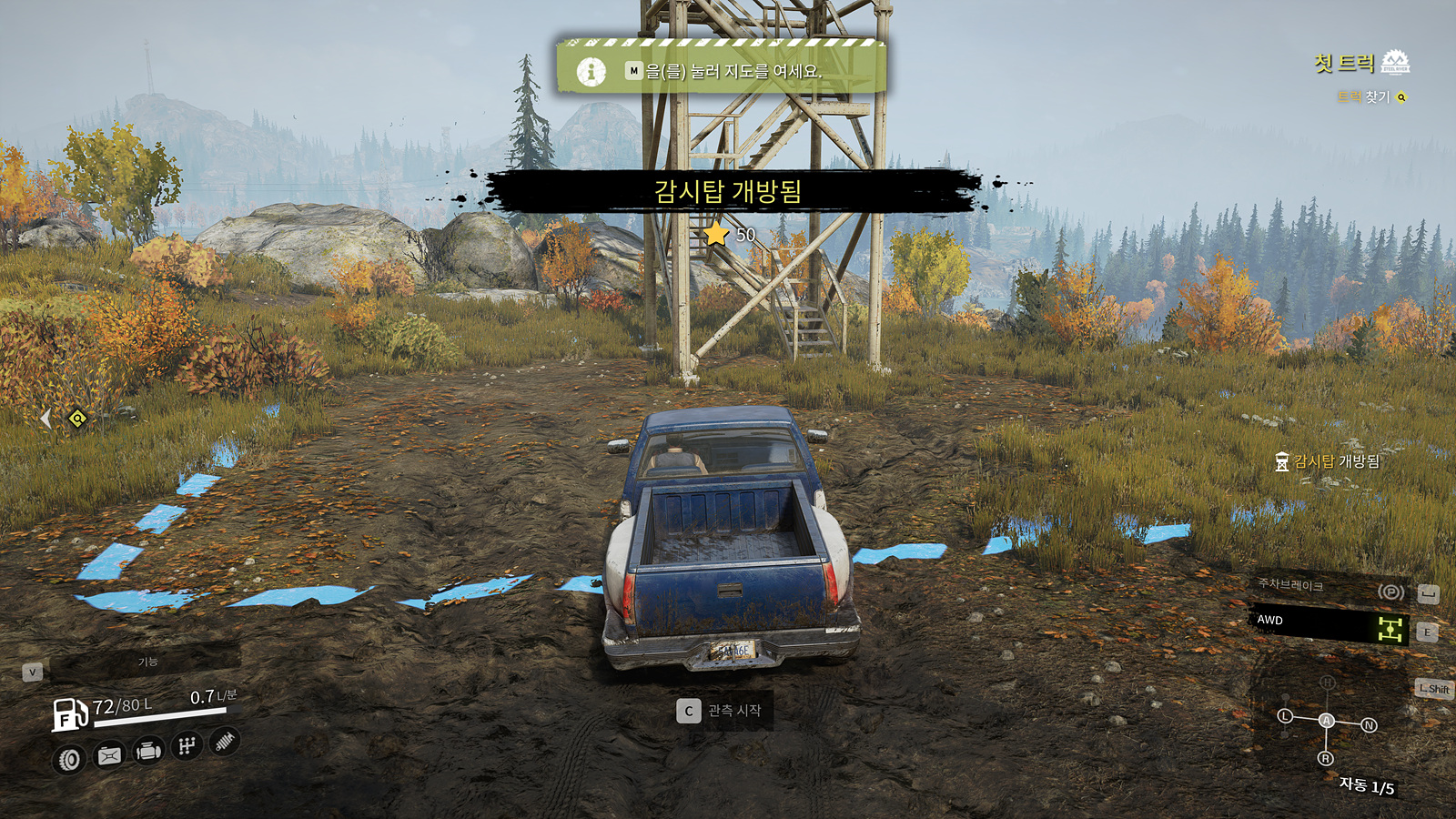Click the gearbox damage status icon
The width and height of the screenshot is (1456, 819).
[187, 746]
